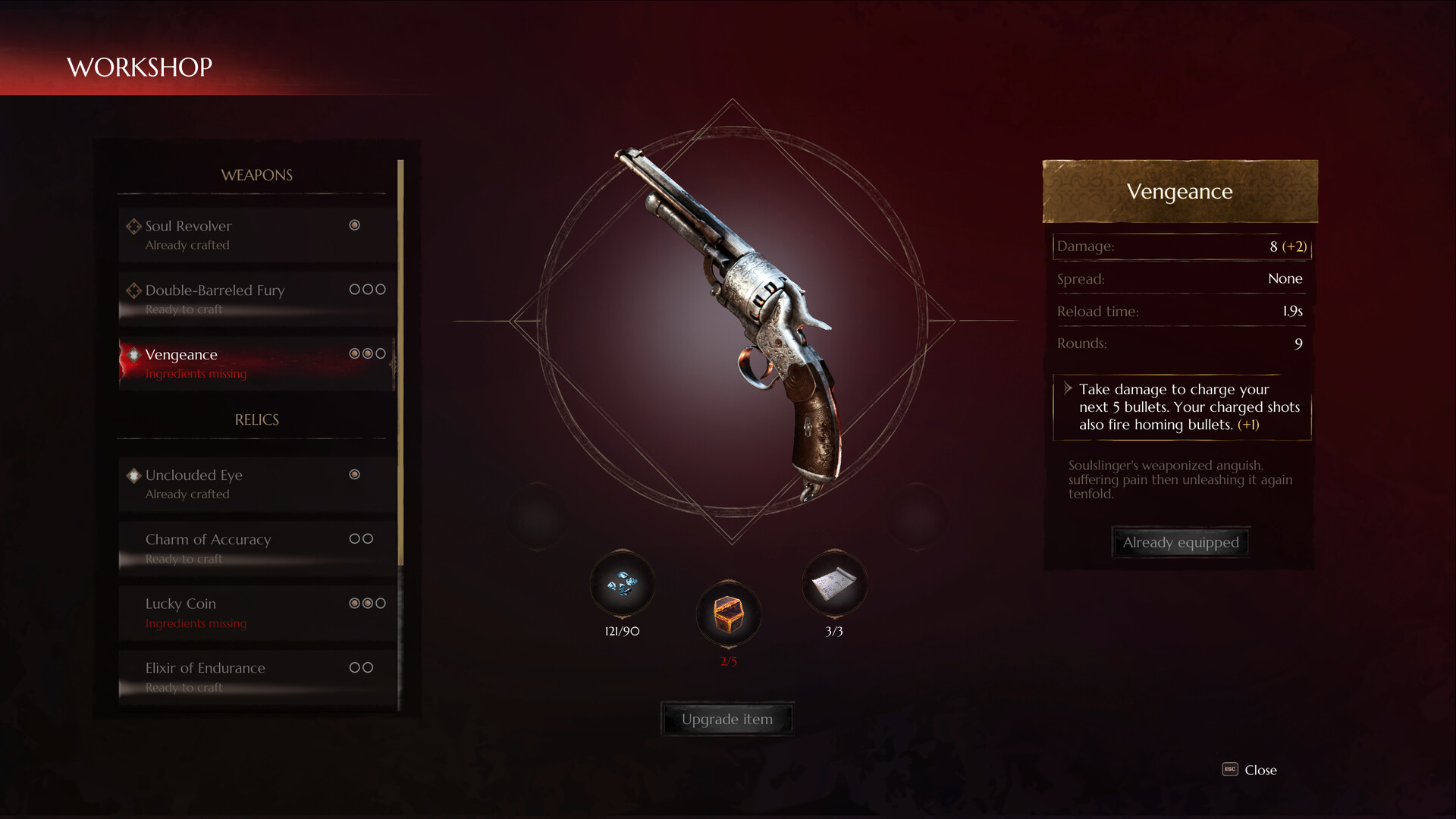Select Lucky Coin from the relics list

click(180, 604)
